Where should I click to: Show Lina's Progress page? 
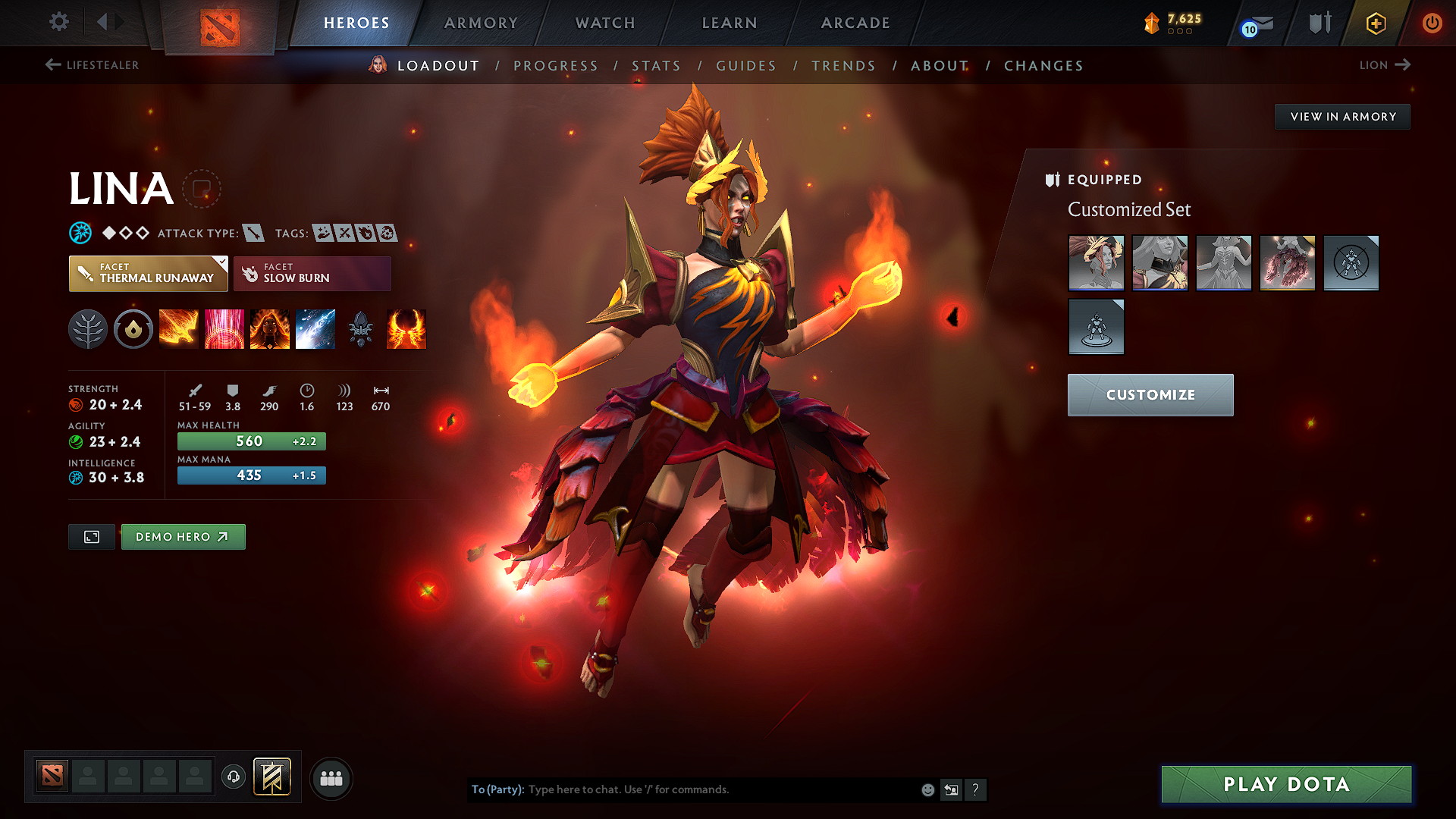556,66
